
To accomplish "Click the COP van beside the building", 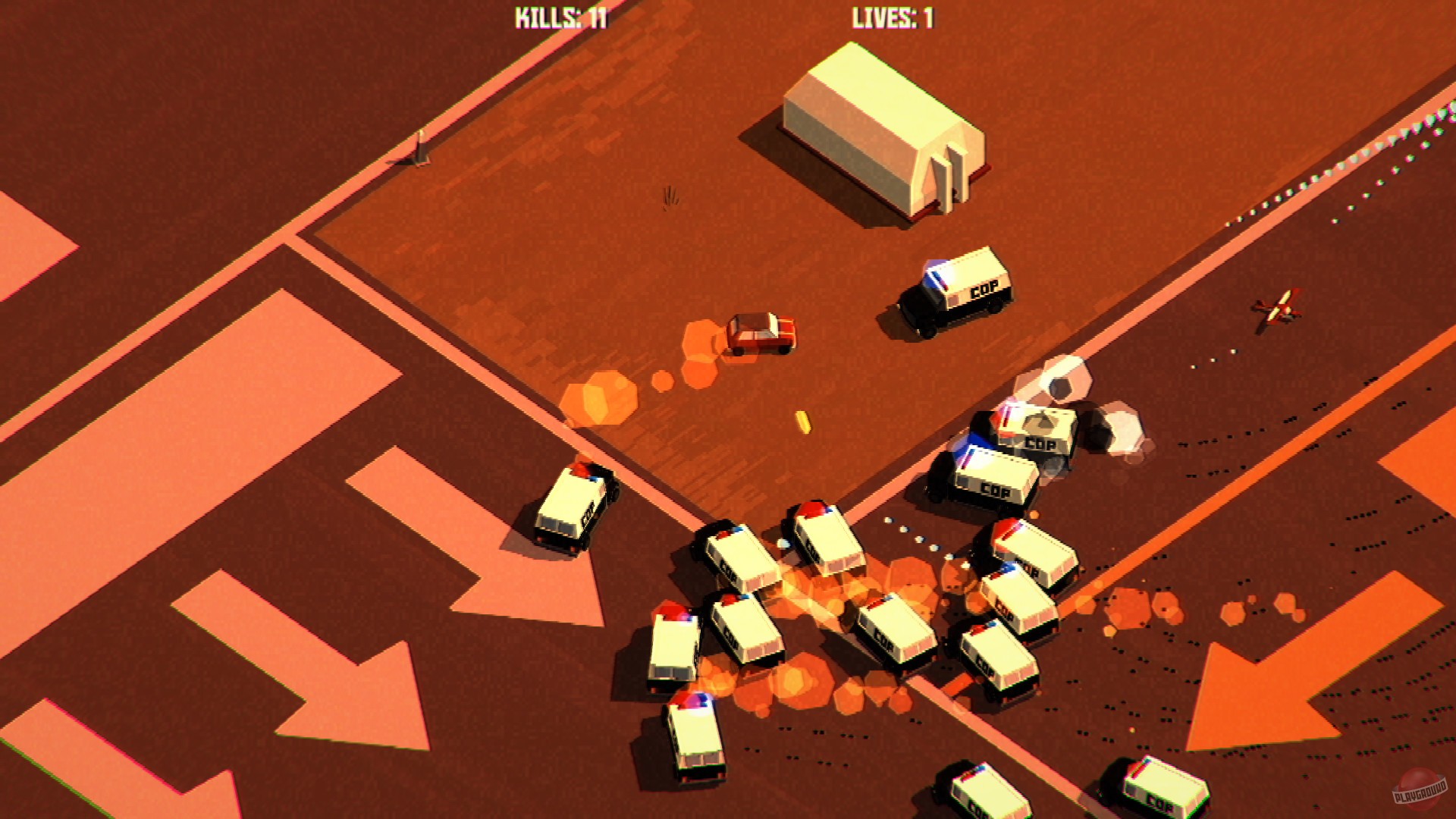I will tap(957, 294).
